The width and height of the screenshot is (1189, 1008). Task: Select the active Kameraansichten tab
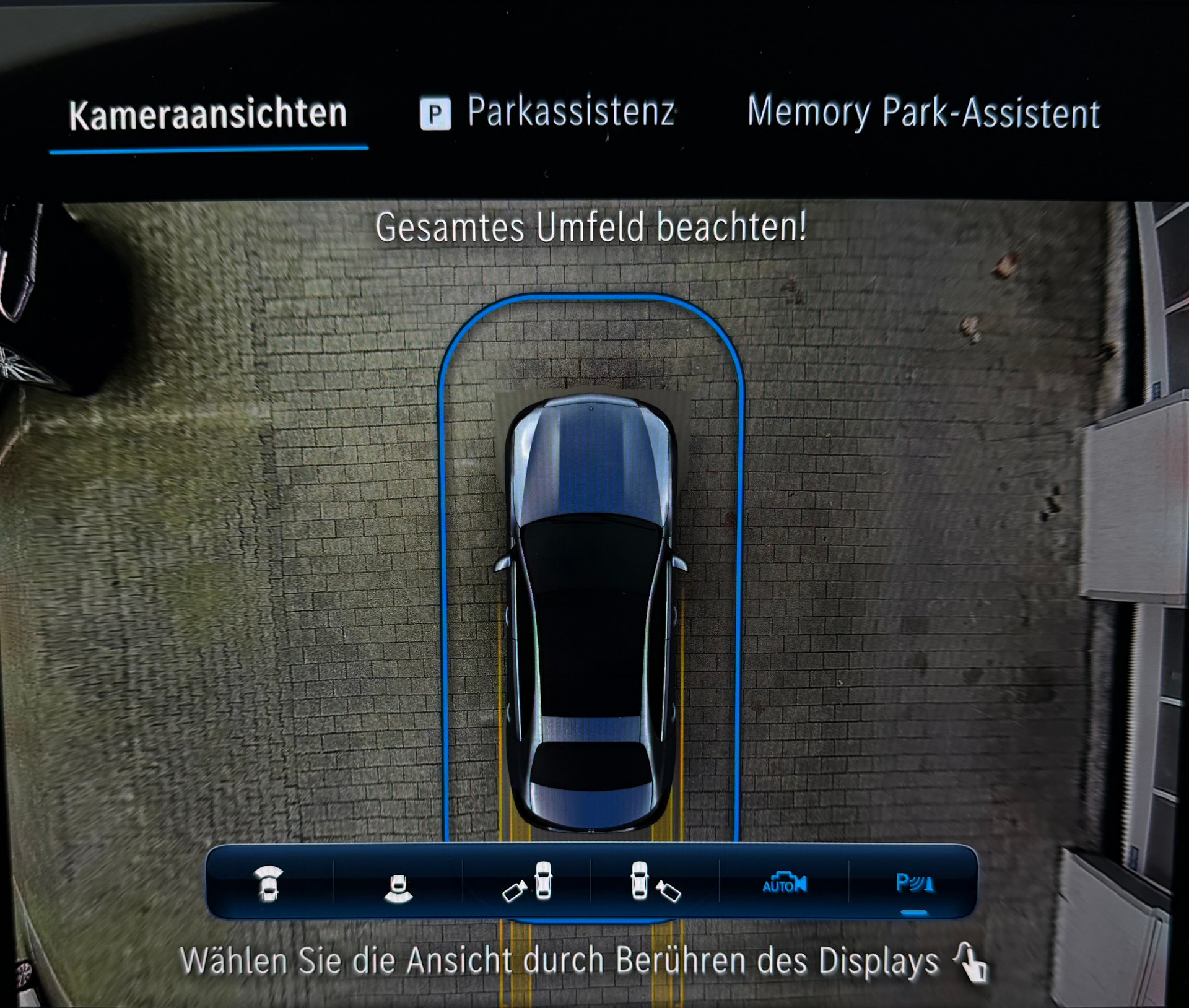tap(208, 113)
